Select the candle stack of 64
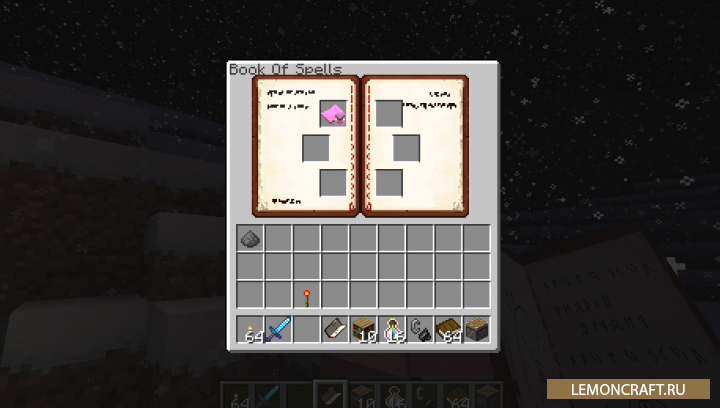 point(250,329)
